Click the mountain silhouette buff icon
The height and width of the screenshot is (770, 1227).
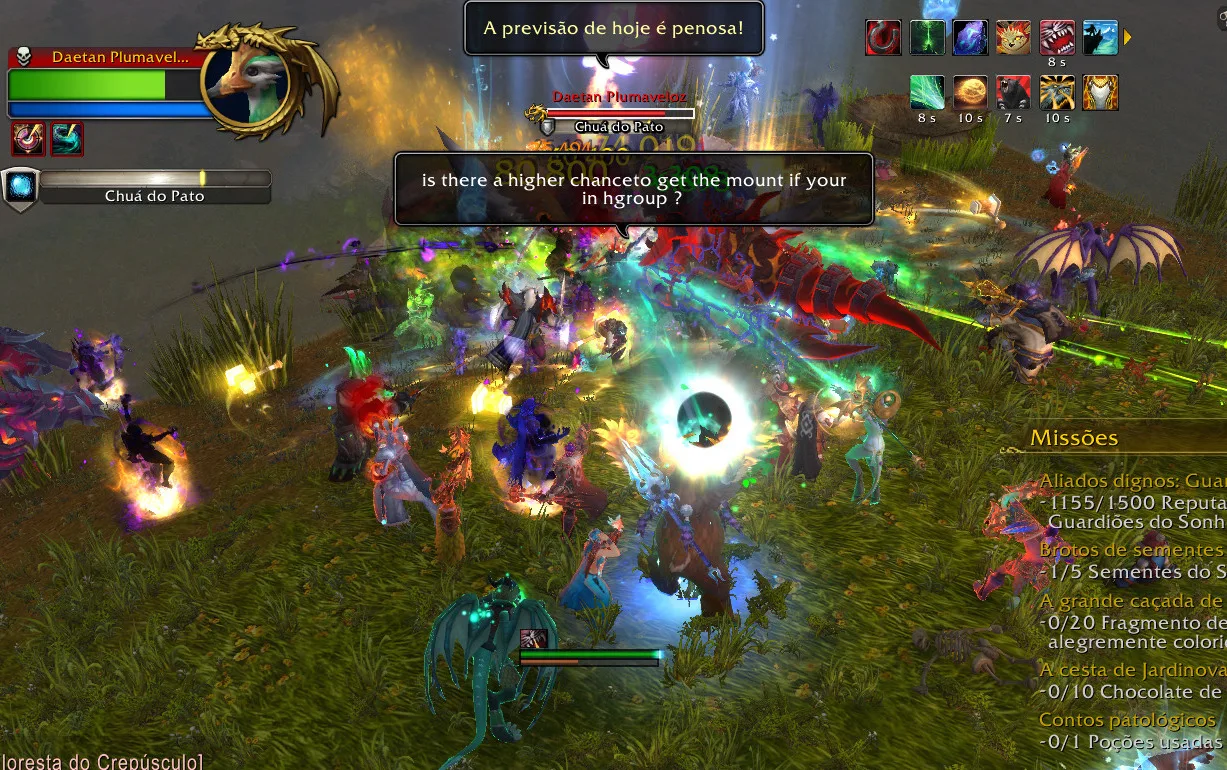pyautogui.click(x=1100, y=38)
